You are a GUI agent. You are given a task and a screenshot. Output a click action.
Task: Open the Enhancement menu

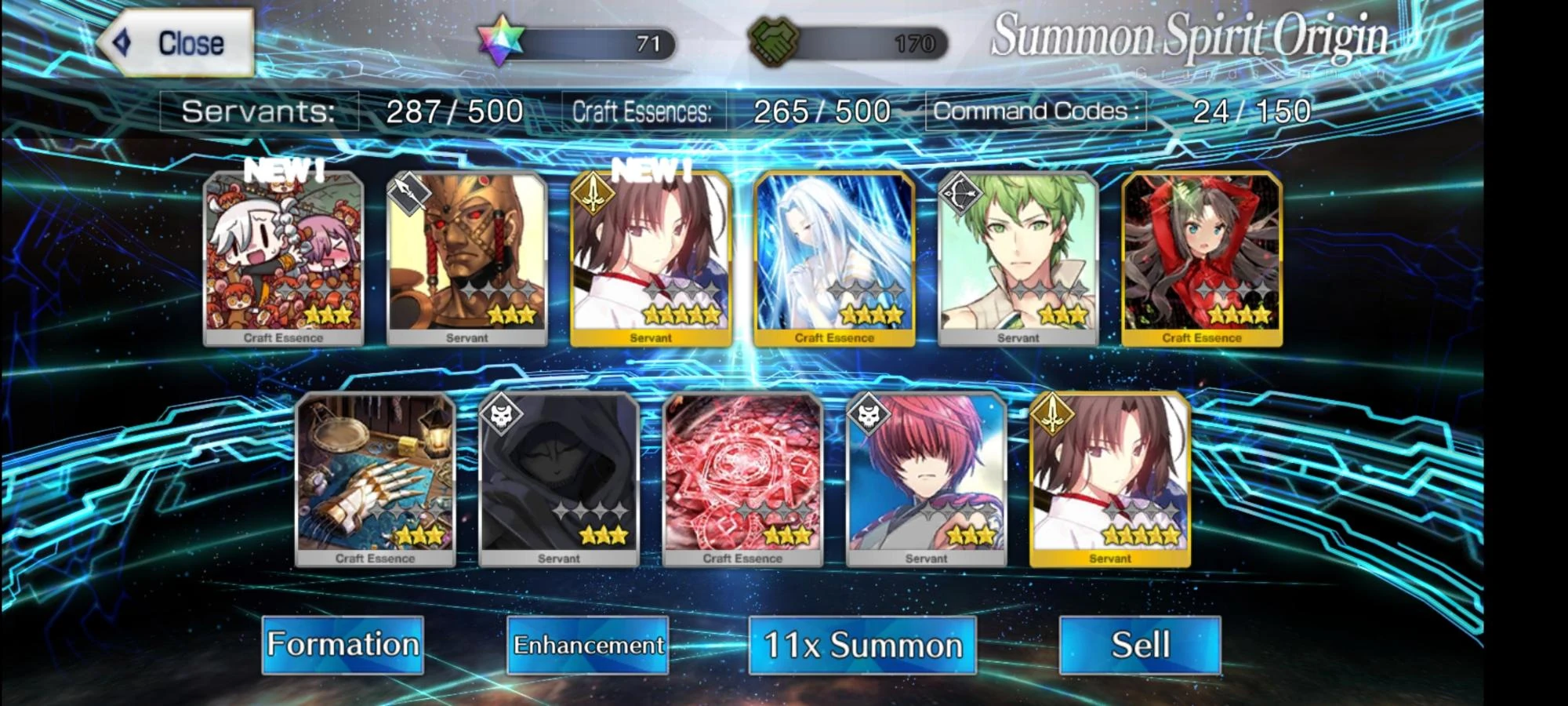pos(586,645)
